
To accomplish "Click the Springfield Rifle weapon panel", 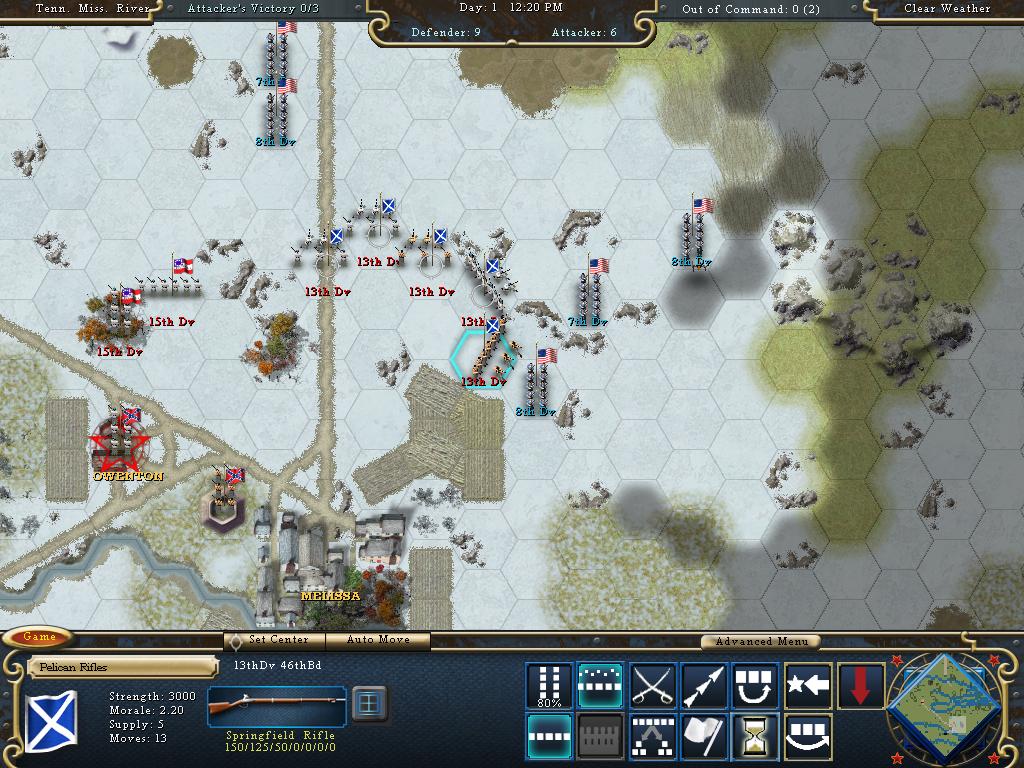I will tap(278, 710).
